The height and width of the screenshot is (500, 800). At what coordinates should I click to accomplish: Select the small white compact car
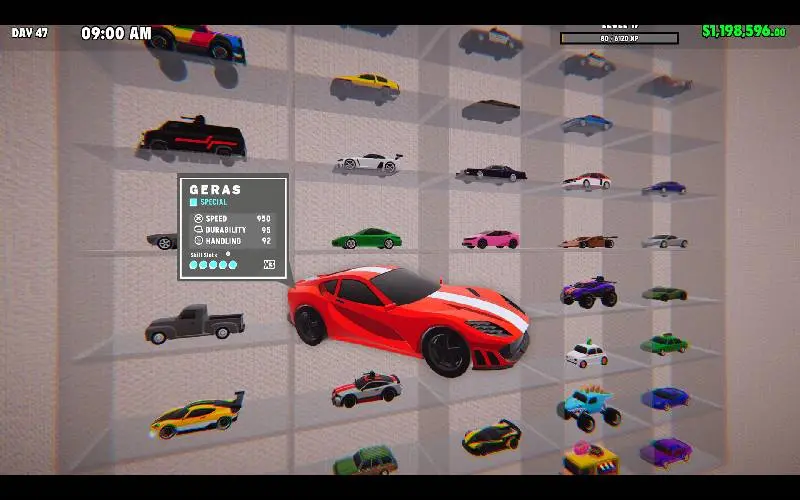coord(587,354)
